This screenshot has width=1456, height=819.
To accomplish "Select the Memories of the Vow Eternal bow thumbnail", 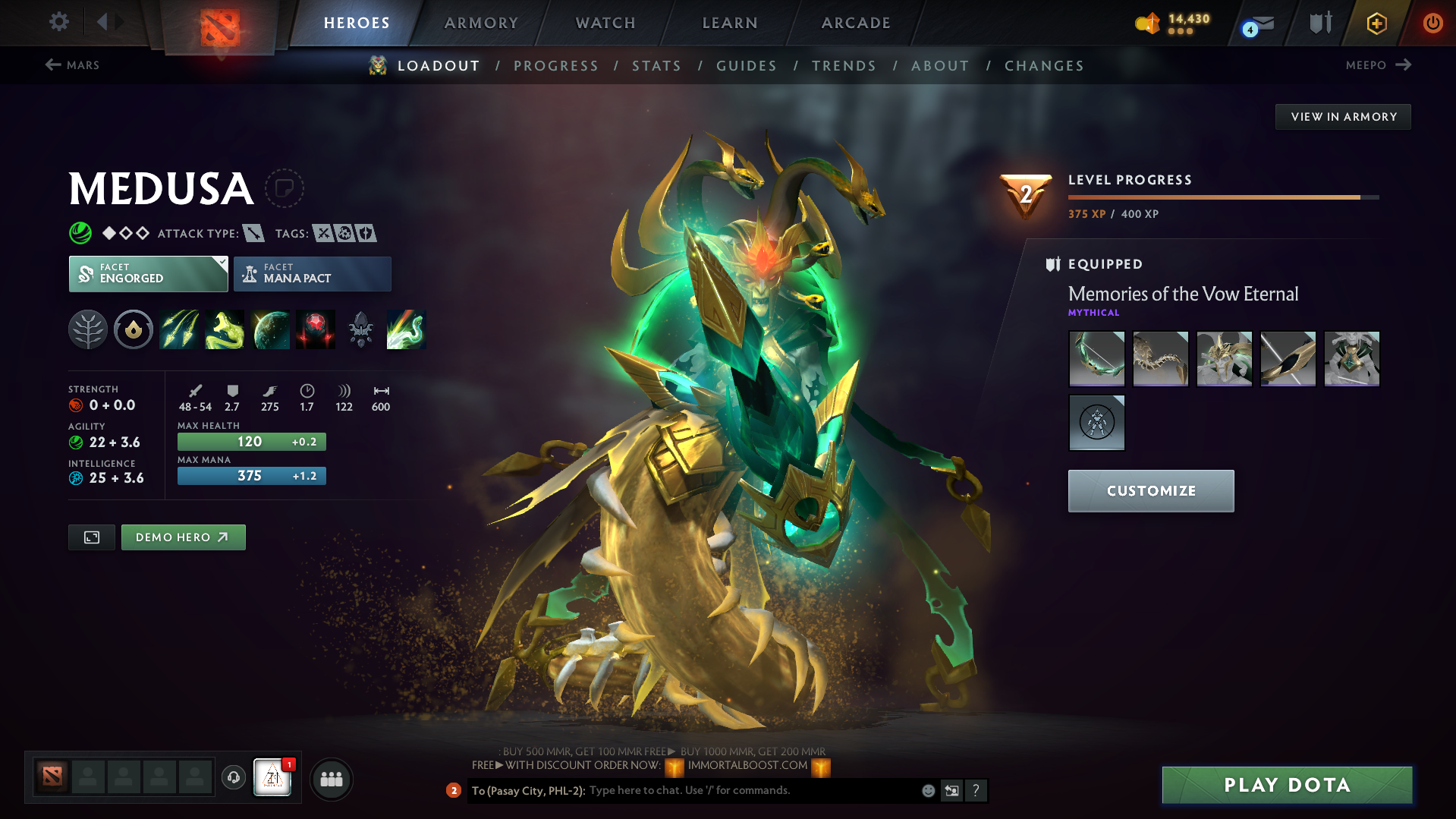I will coord(1096,358).
